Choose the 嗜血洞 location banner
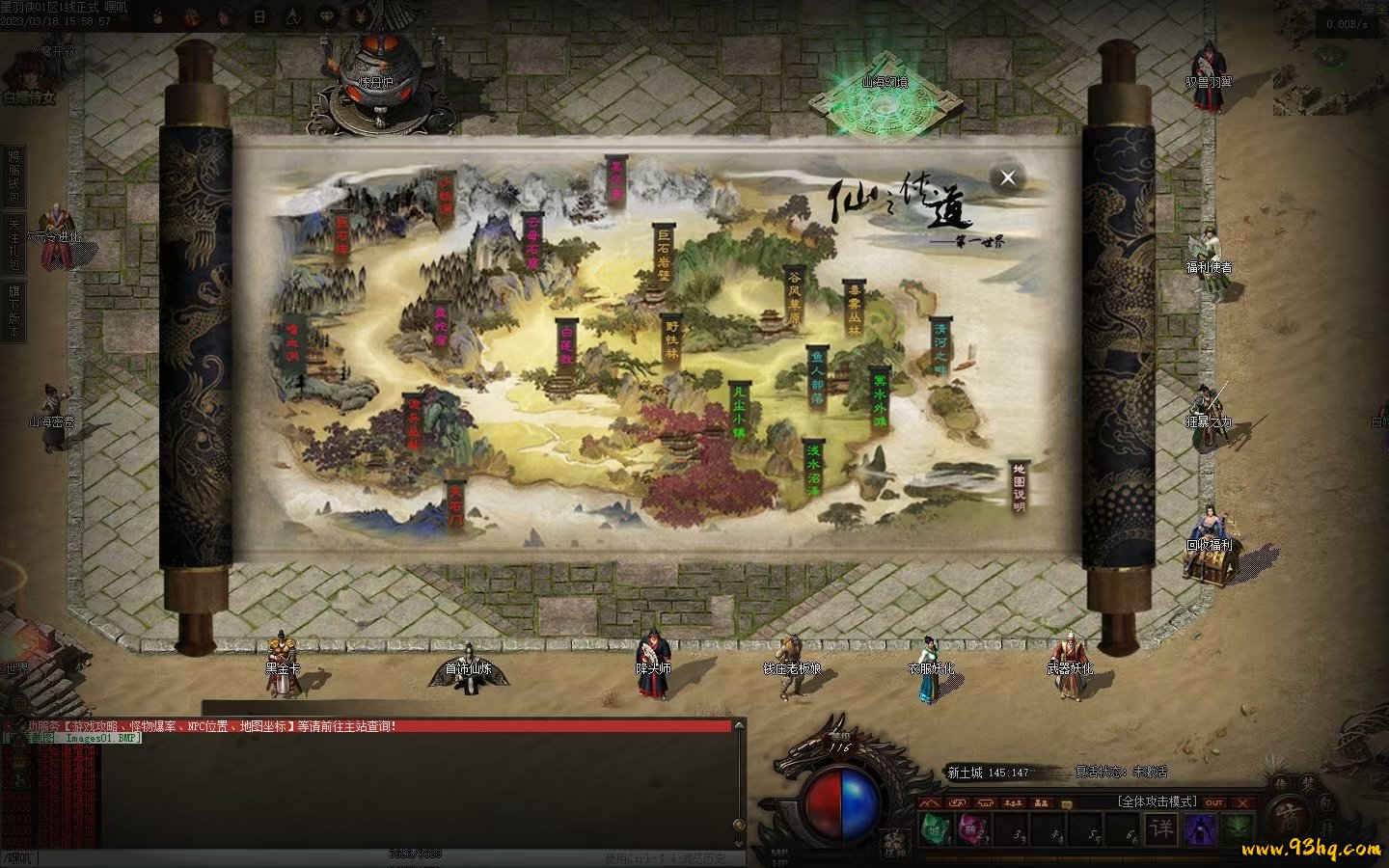This screenshot has width=1389, height=868. pos(291,342)
